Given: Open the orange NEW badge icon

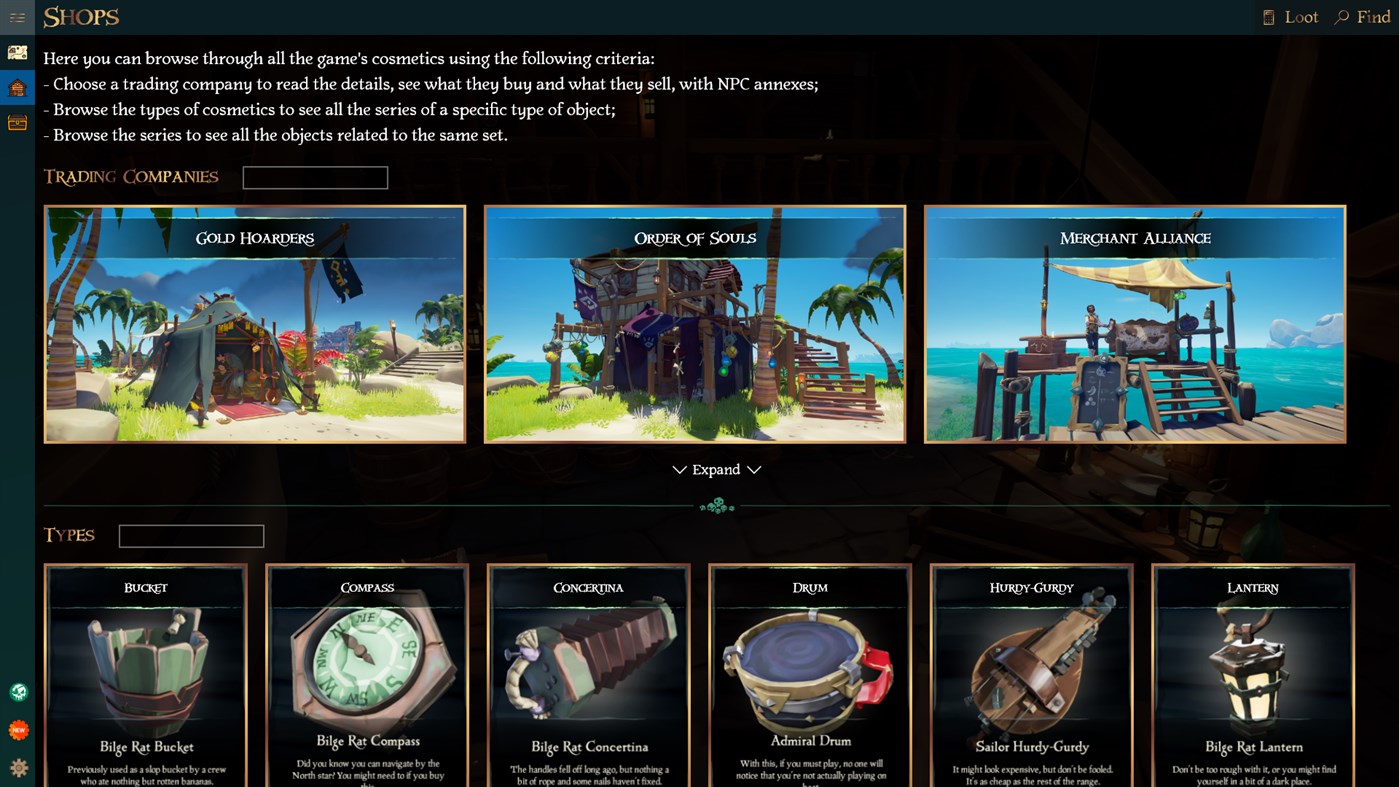Looking at the screenshot, I should (x=18, y=729).
